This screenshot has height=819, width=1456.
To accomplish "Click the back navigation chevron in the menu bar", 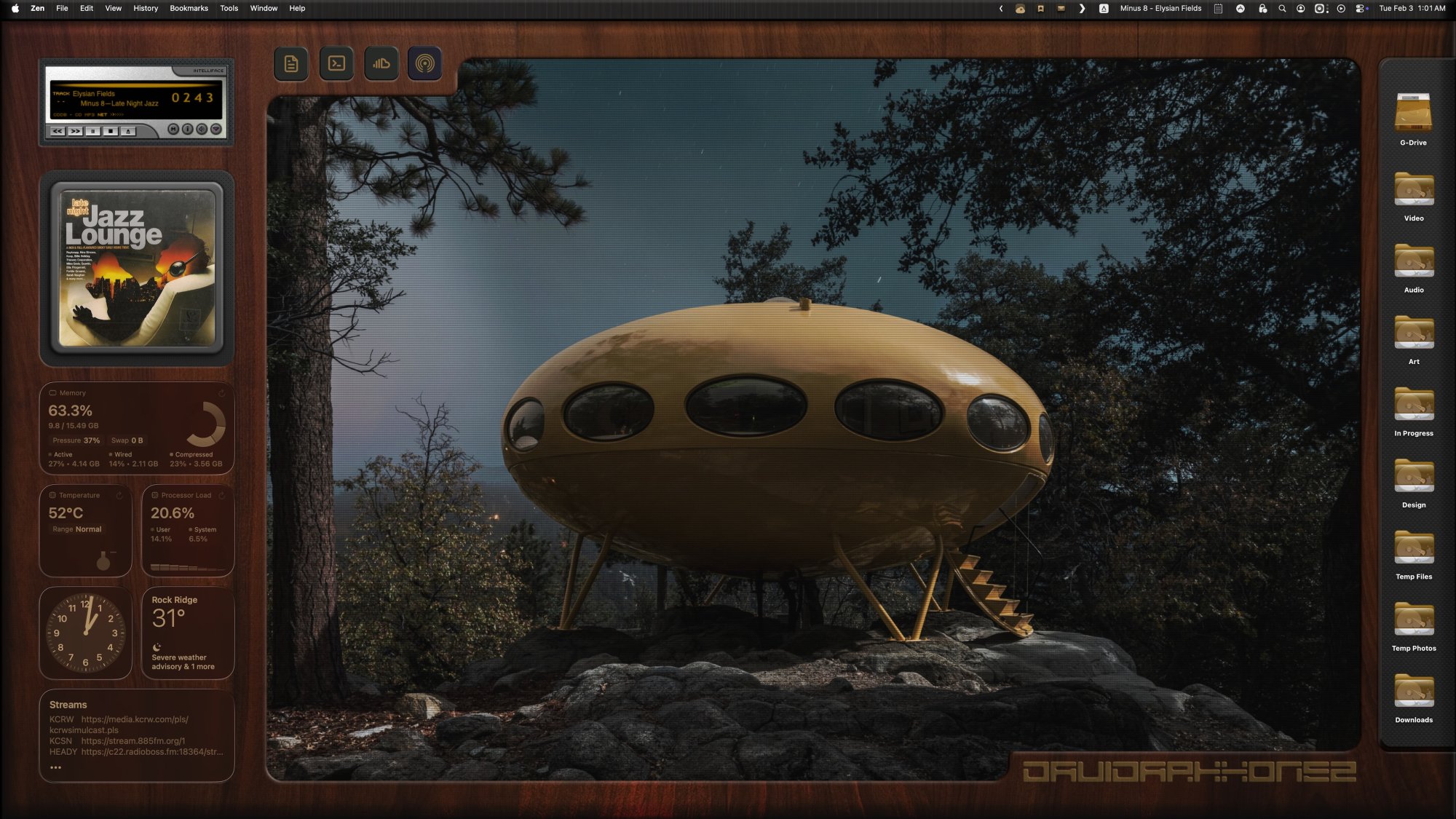I will tap(1000, 9).
